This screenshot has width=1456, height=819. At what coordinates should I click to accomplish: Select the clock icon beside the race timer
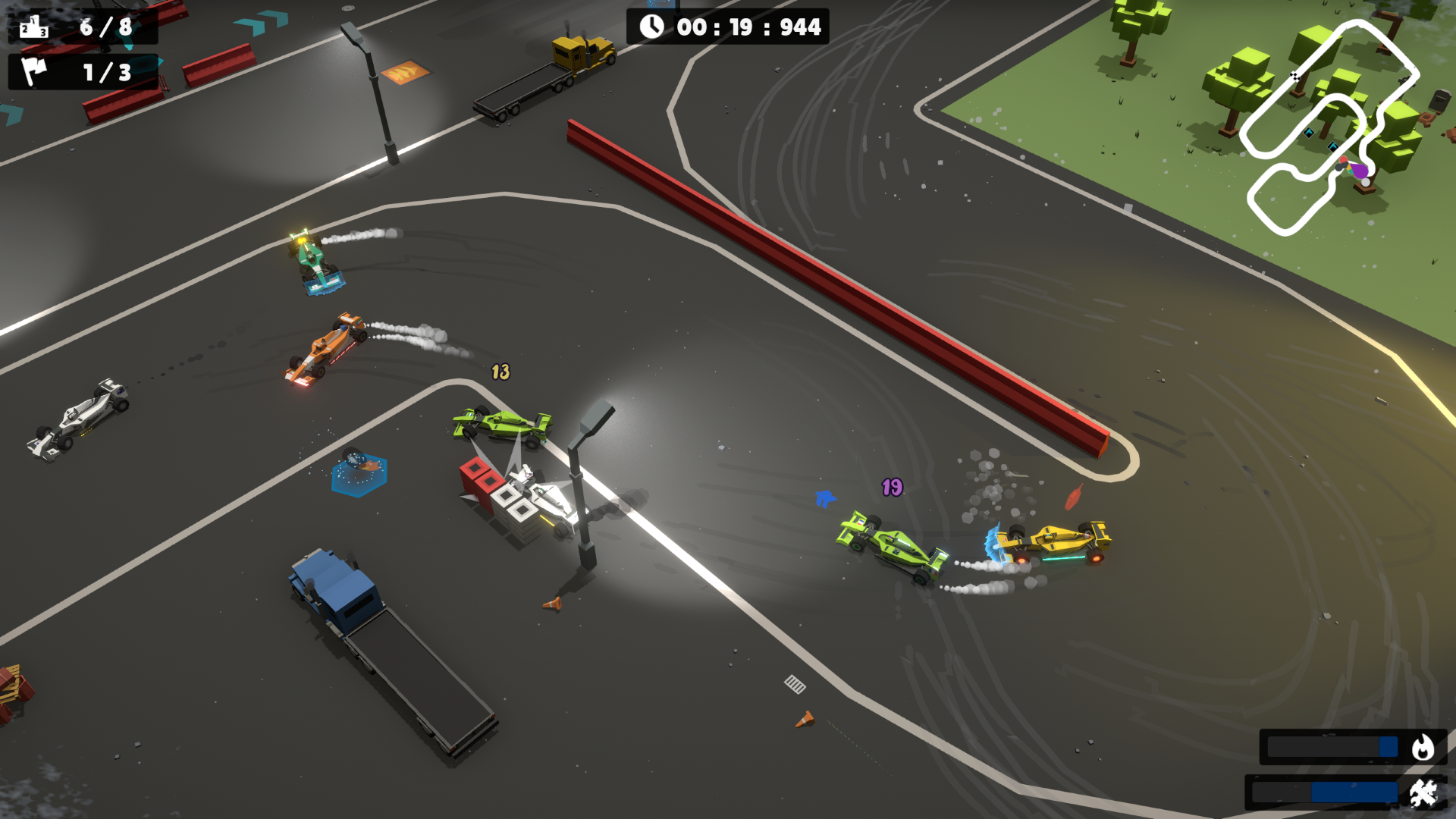[651, 26]
